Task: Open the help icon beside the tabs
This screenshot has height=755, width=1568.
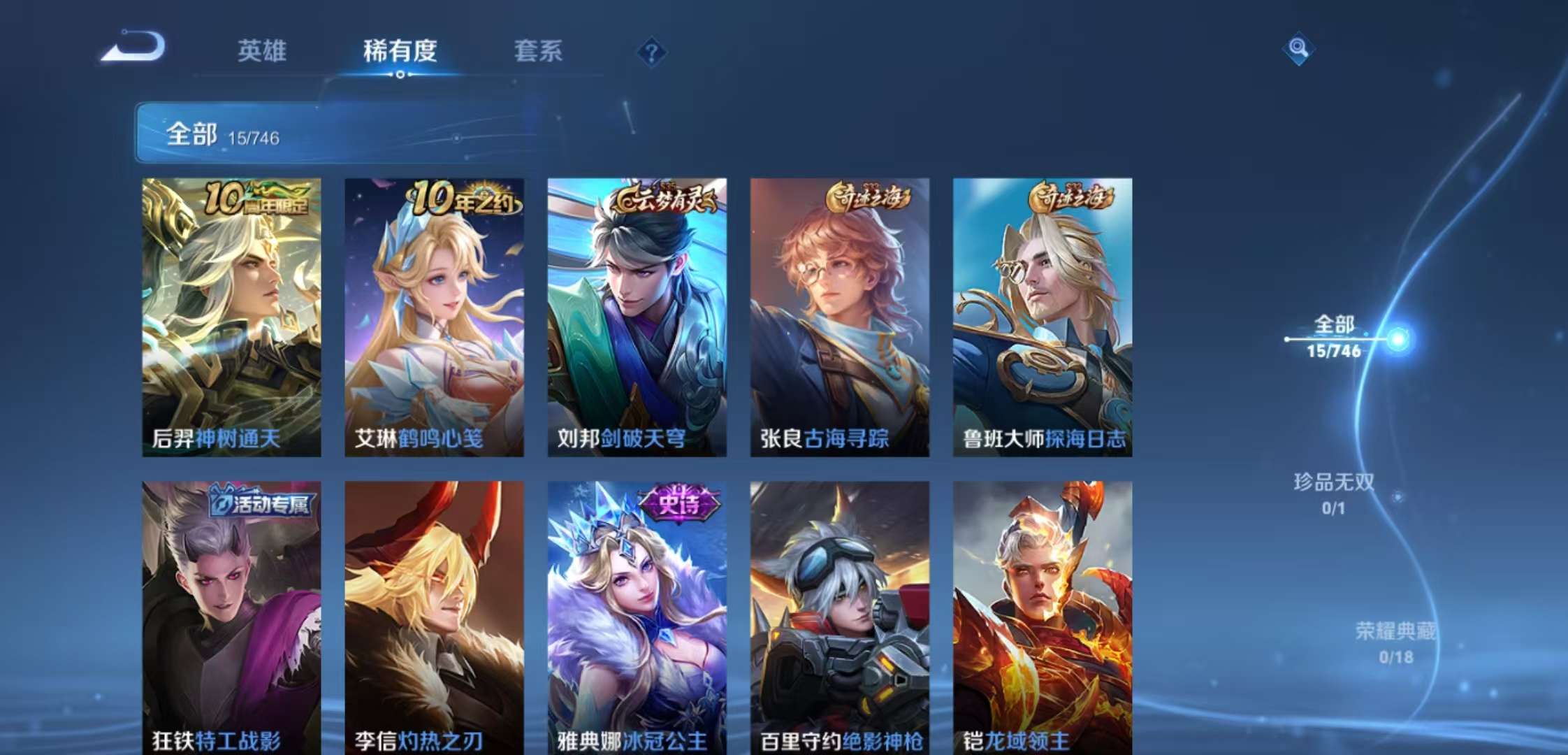Action: (651, 50)
